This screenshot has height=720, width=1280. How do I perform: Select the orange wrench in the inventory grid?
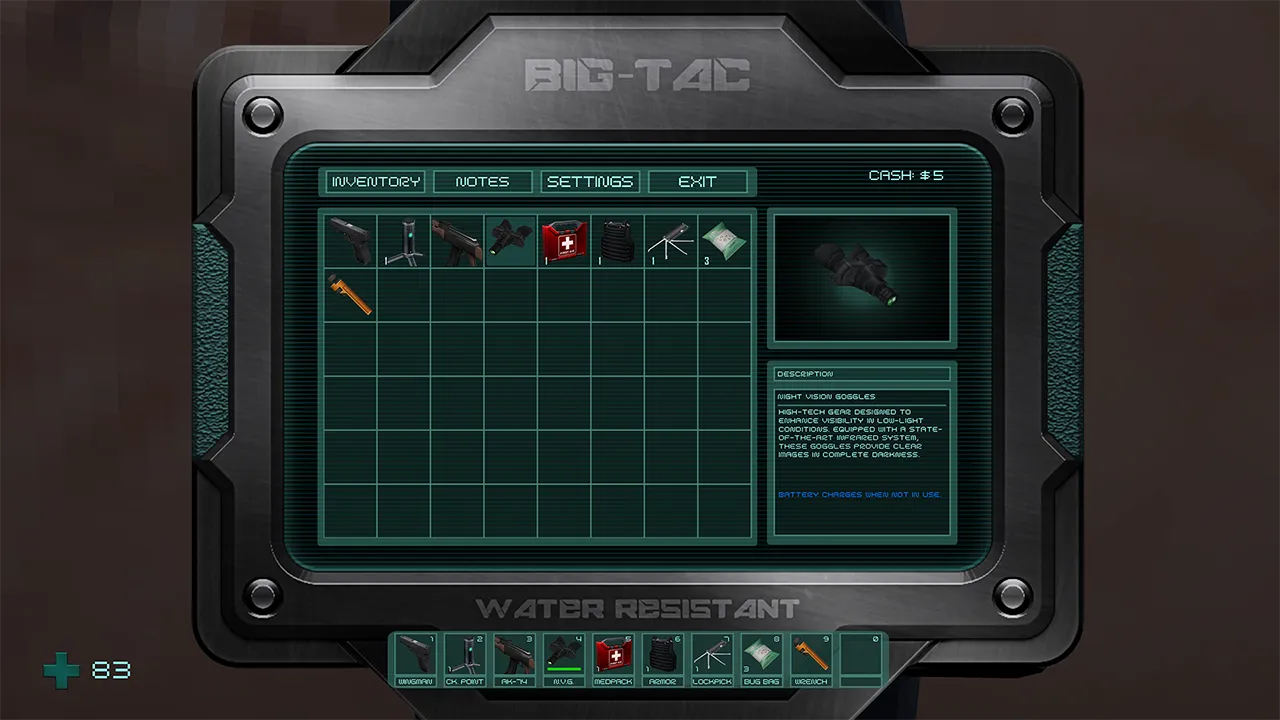point(350,295)
